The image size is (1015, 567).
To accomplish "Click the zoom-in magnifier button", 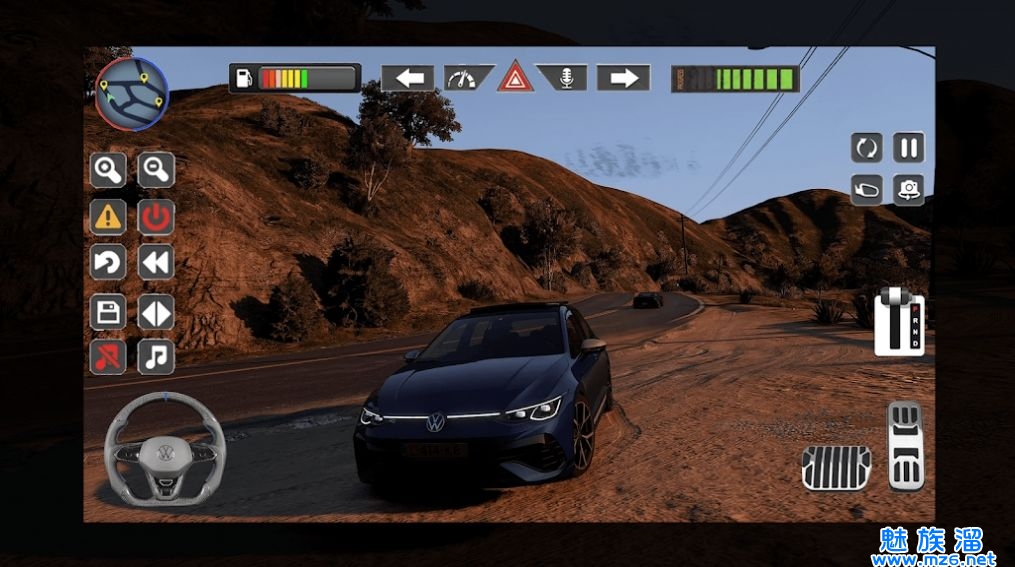I will tap(108, 170).
